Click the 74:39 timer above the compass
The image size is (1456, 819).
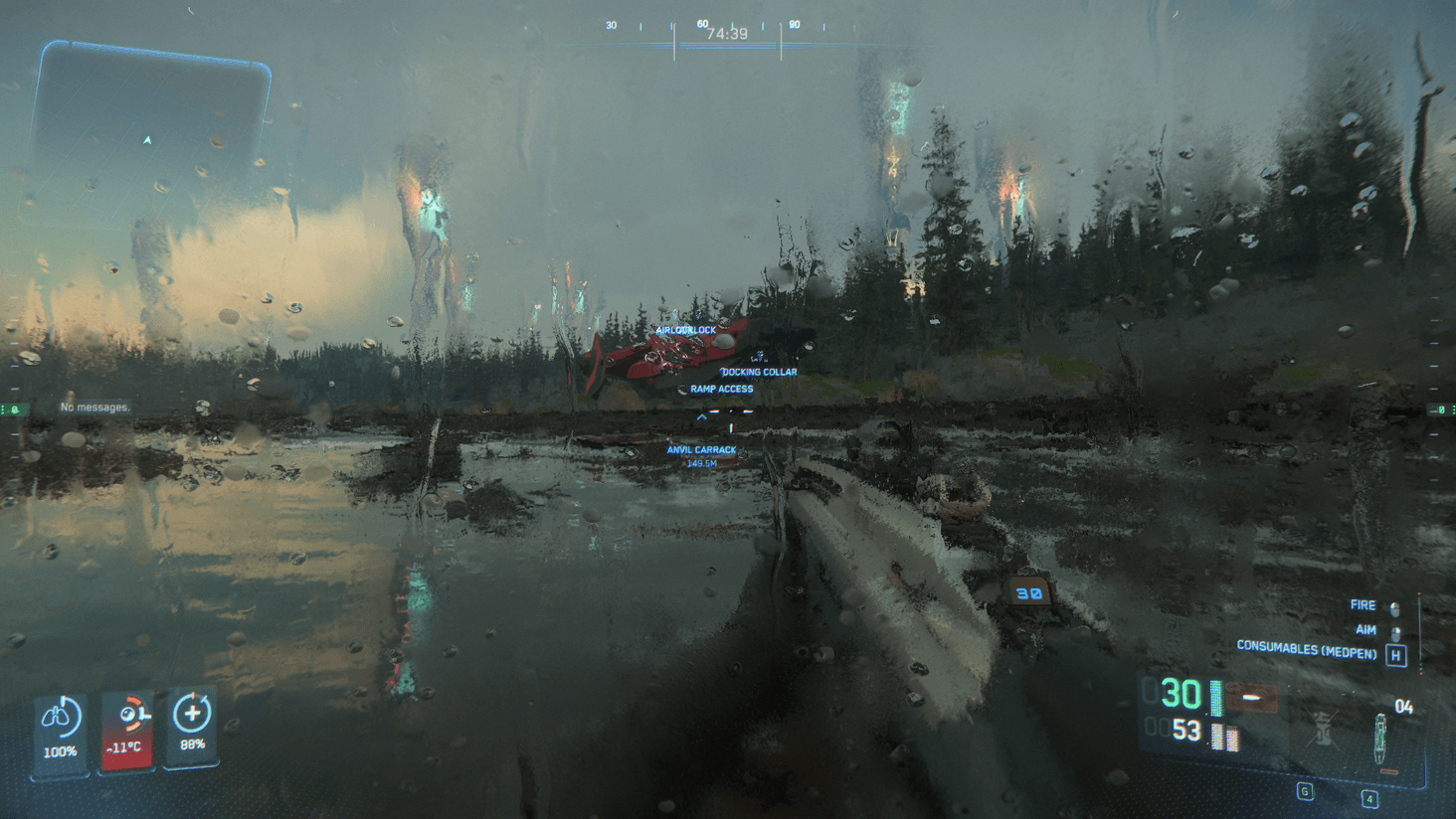730,32
